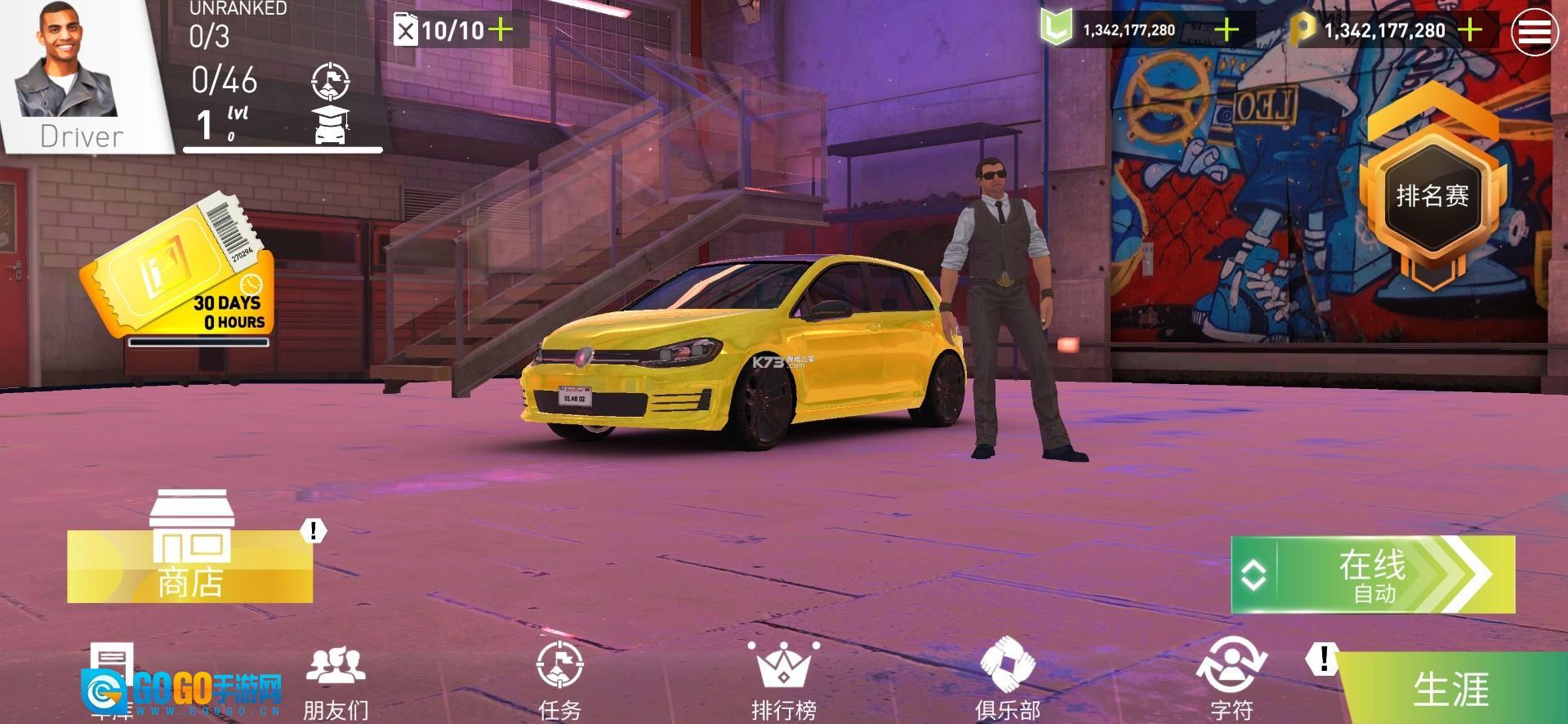Screen dimensions: 1568x724
Task: Add more green cash currency
Action: (x=1227, y=30)
